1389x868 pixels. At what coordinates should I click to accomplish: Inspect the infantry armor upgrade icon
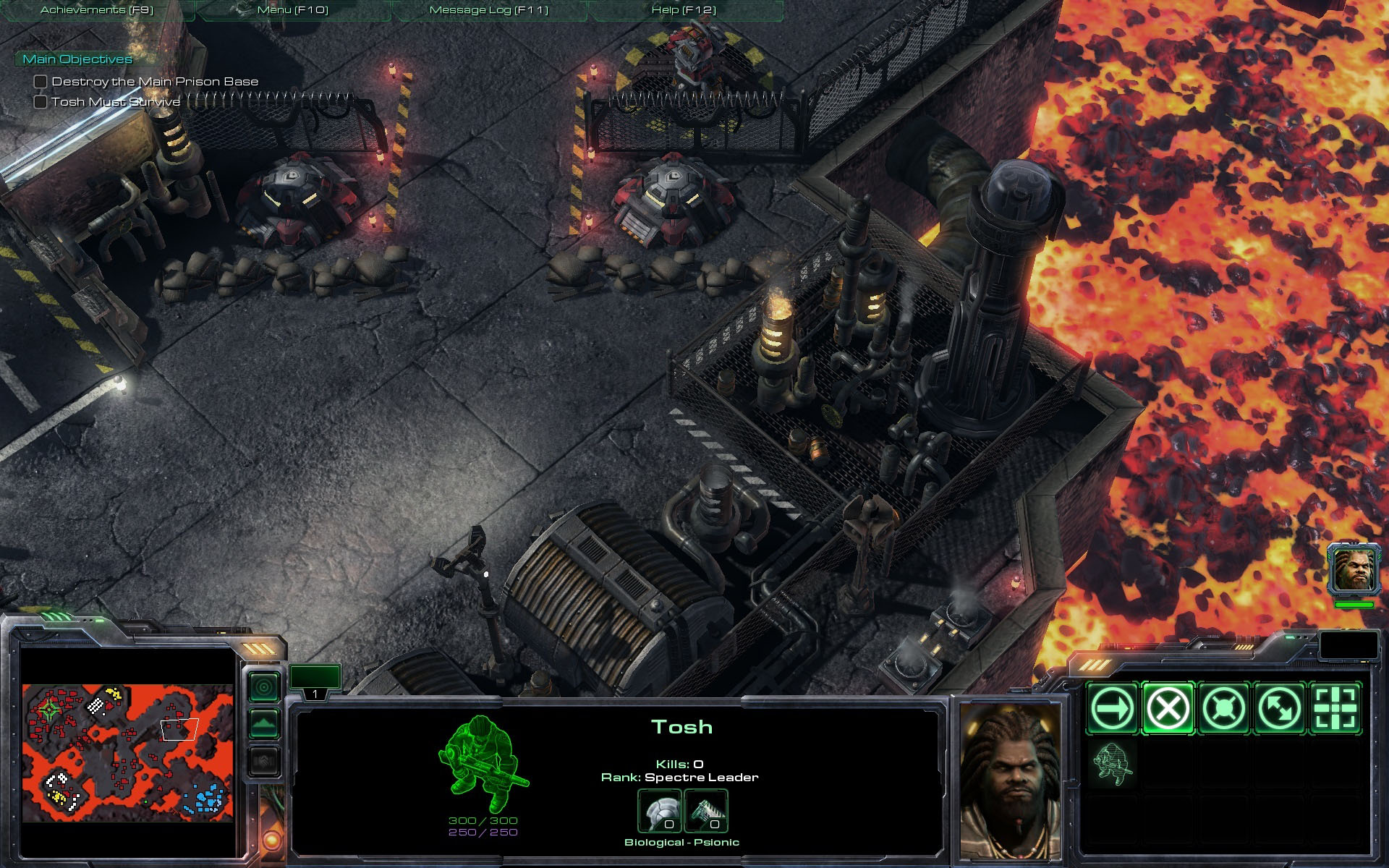(x=658, y=811)
